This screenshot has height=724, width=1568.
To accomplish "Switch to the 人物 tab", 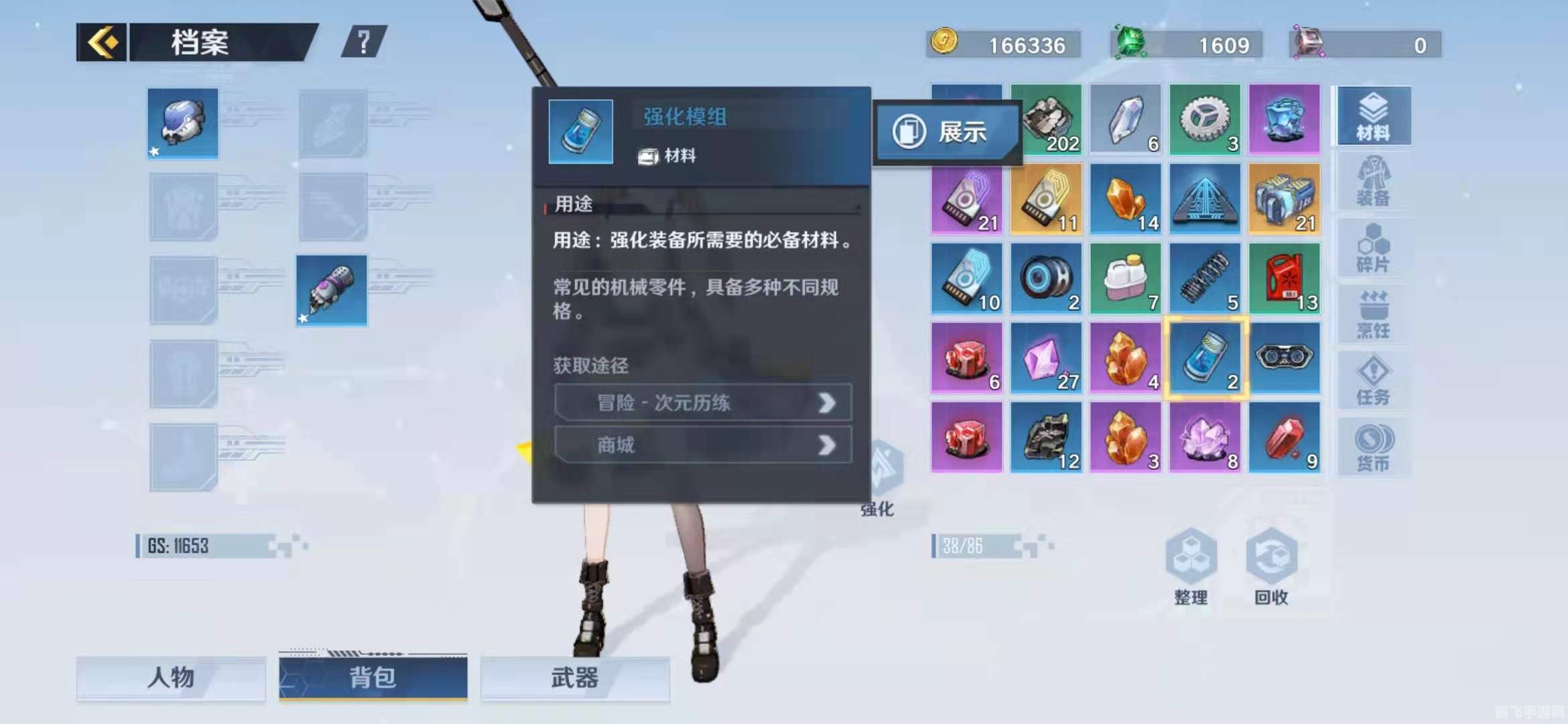I will click(170, 678).
